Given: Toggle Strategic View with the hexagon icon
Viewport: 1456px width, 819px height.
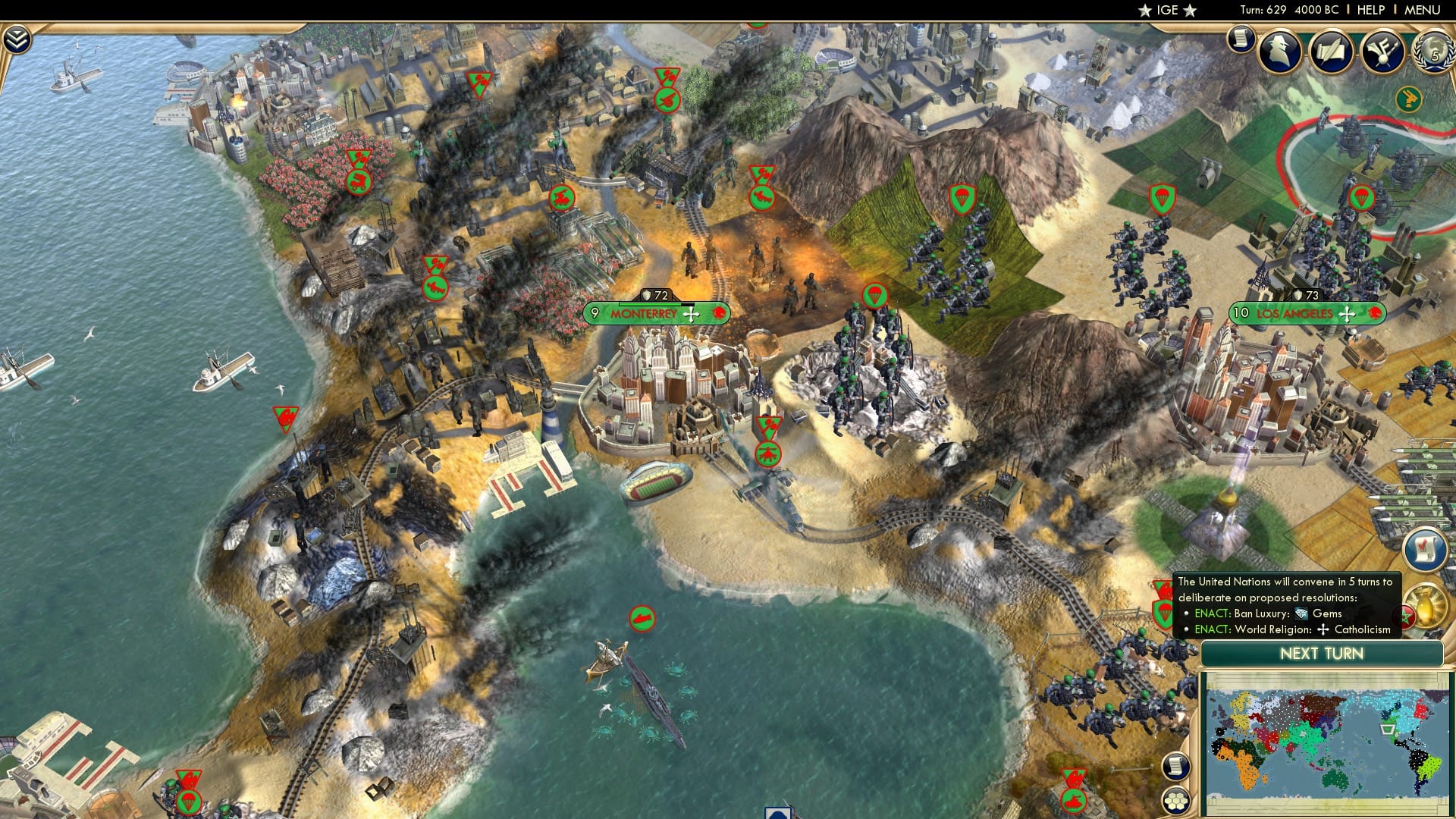Looking at the screenshot, I should pos(1175,800).
